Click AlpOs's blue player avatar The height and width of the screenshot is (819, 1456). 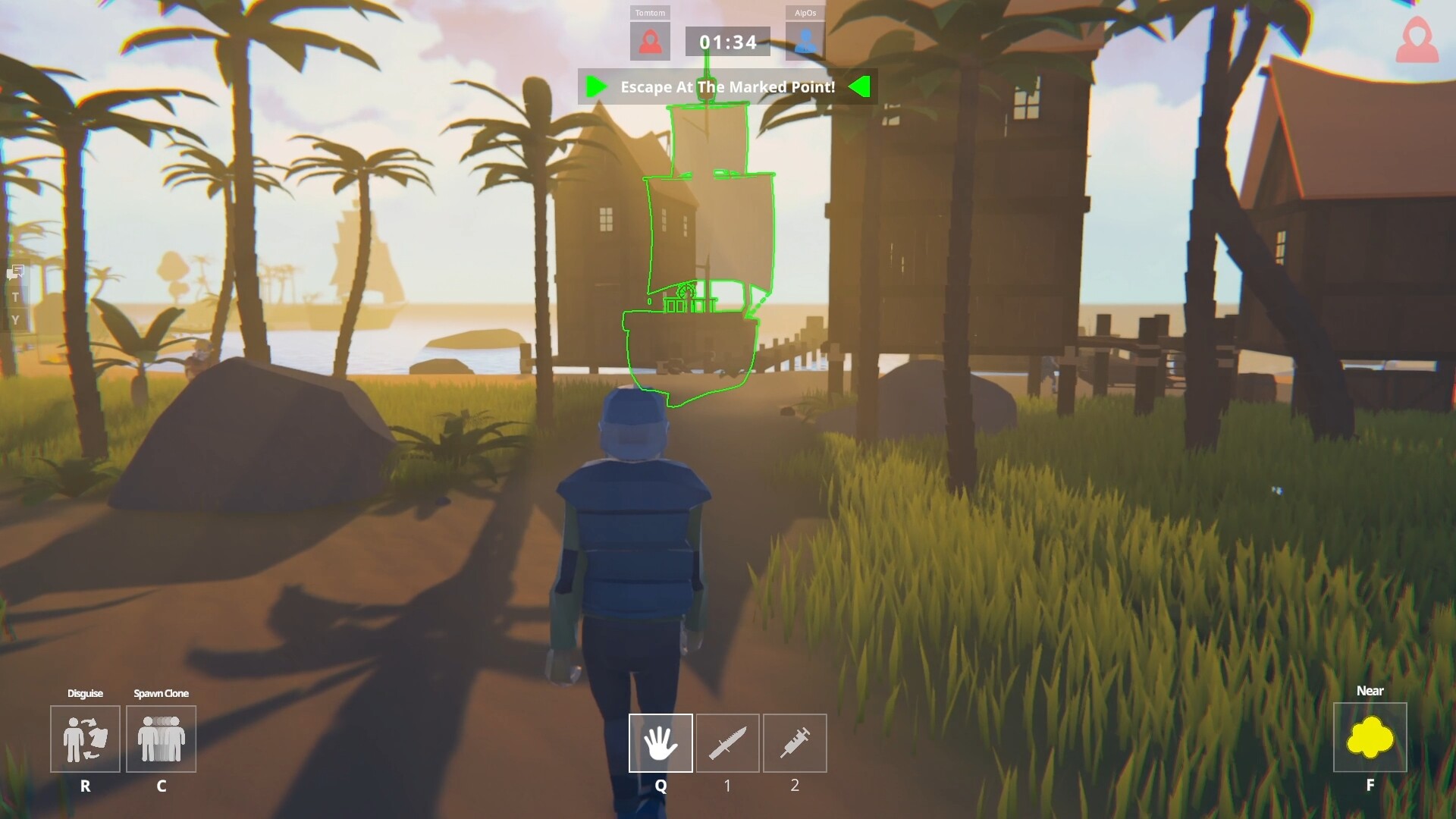[805, 40]
